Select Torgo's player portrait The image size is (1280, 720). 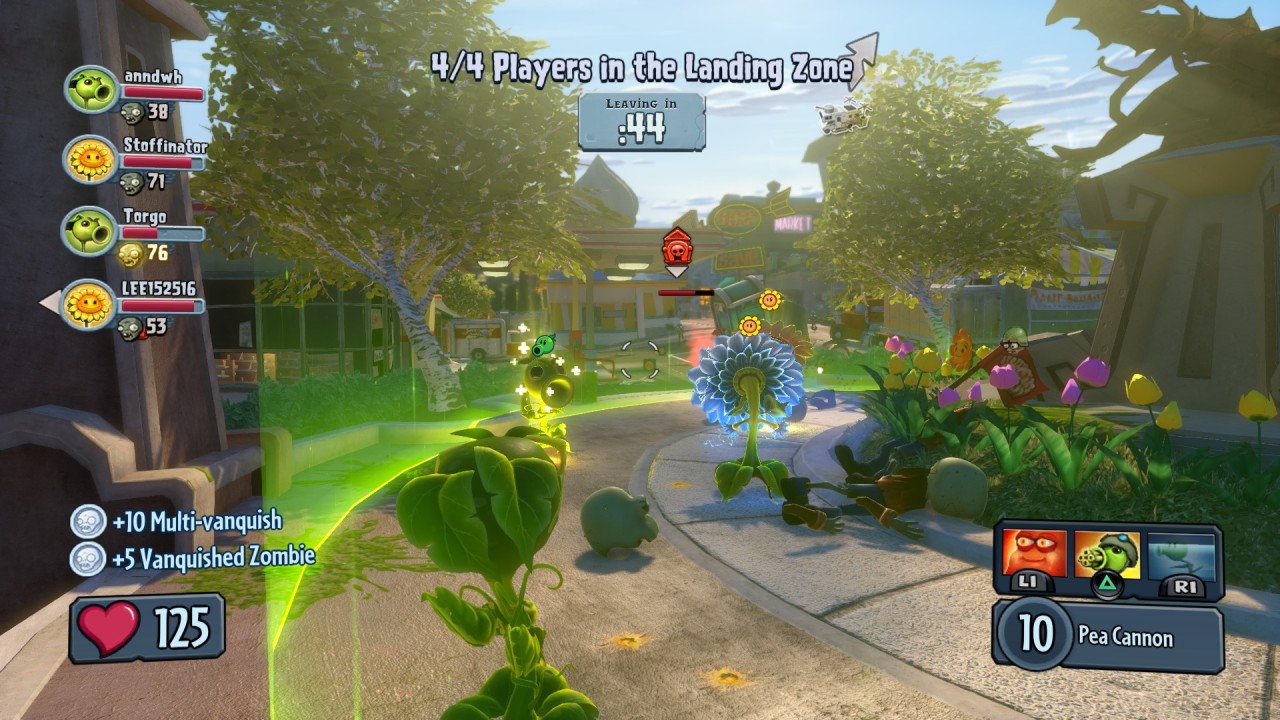coord(90,231)
